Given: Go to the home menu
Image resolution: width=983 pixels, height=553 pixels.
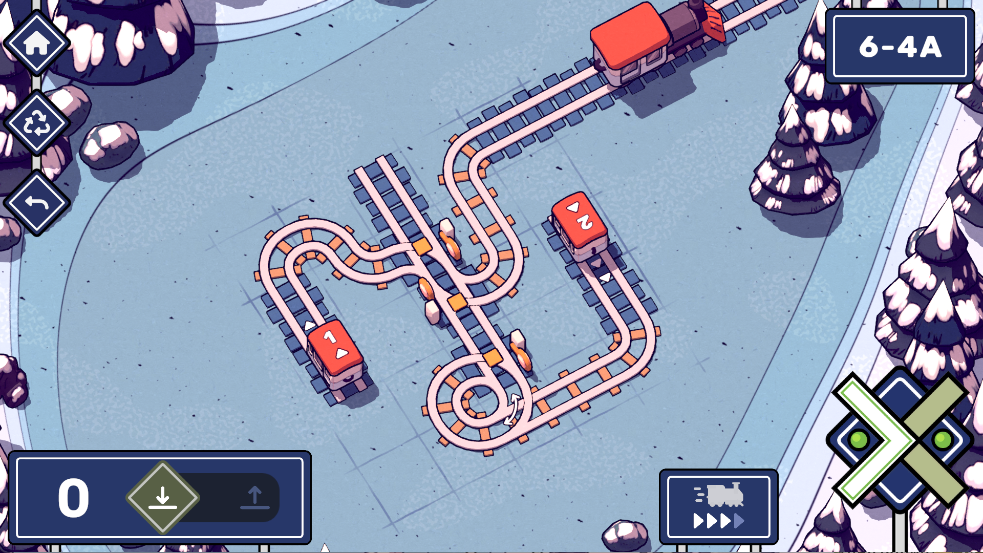Looking at the screenshot, I should (37, 43).
